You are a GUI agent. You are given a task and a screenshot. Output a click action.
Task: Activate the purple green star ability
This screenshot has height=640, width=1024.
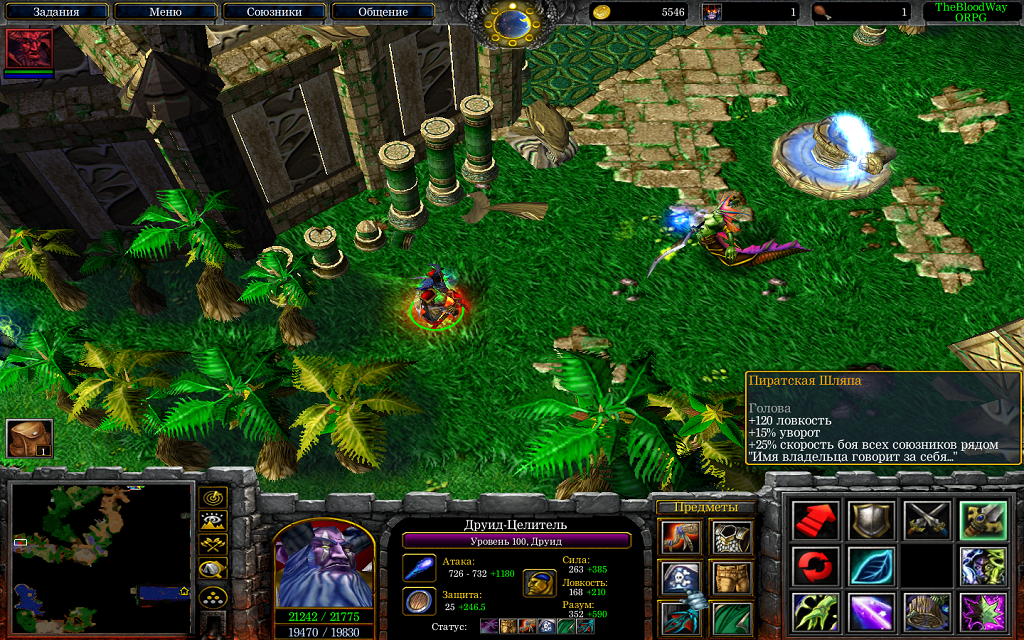[x=982, y=612]
